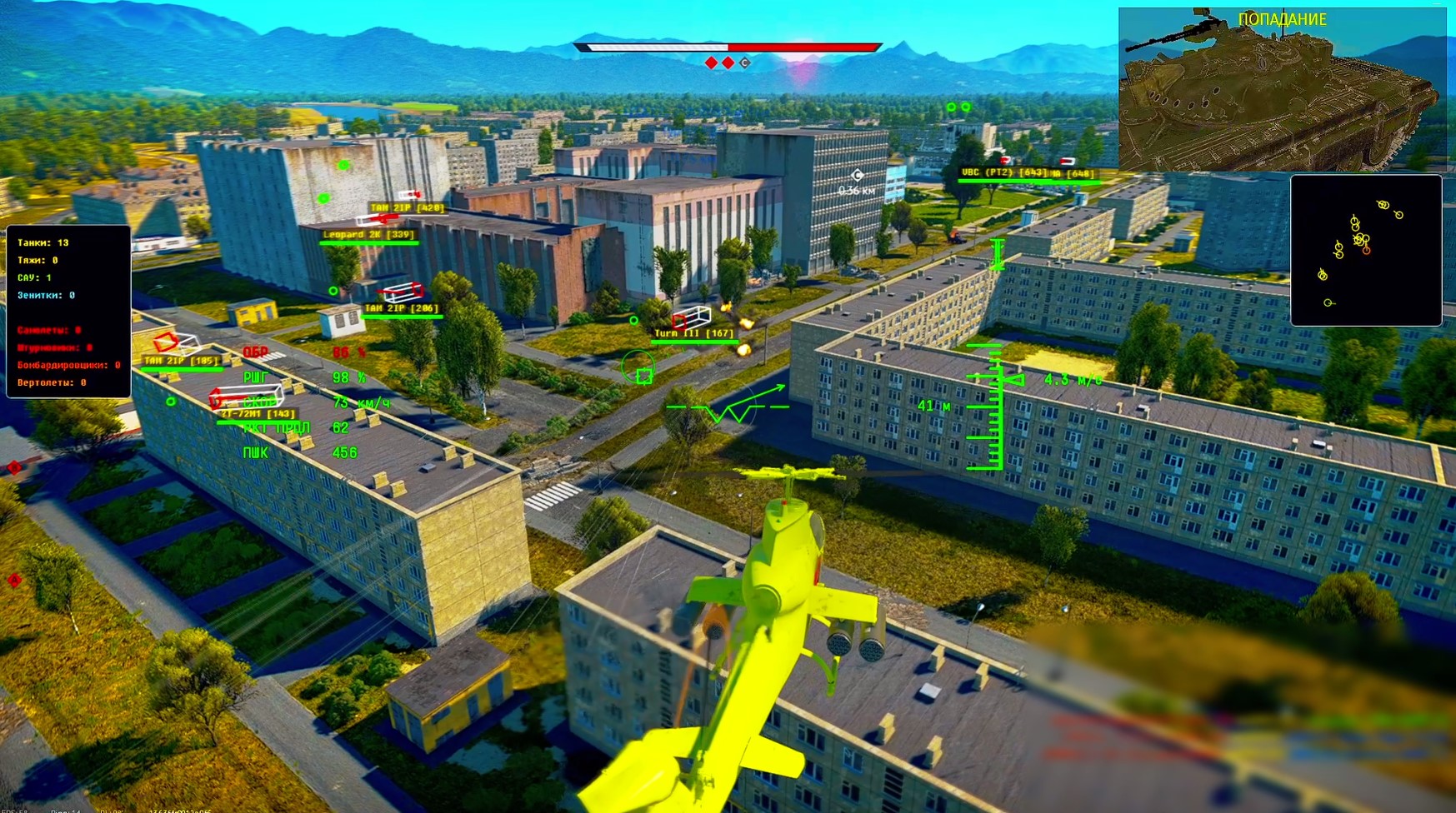Image resolution: width=1456 pixels, height=813 pixels.
Task: Click the orange contact on the radar
Action: point(1366,250)
